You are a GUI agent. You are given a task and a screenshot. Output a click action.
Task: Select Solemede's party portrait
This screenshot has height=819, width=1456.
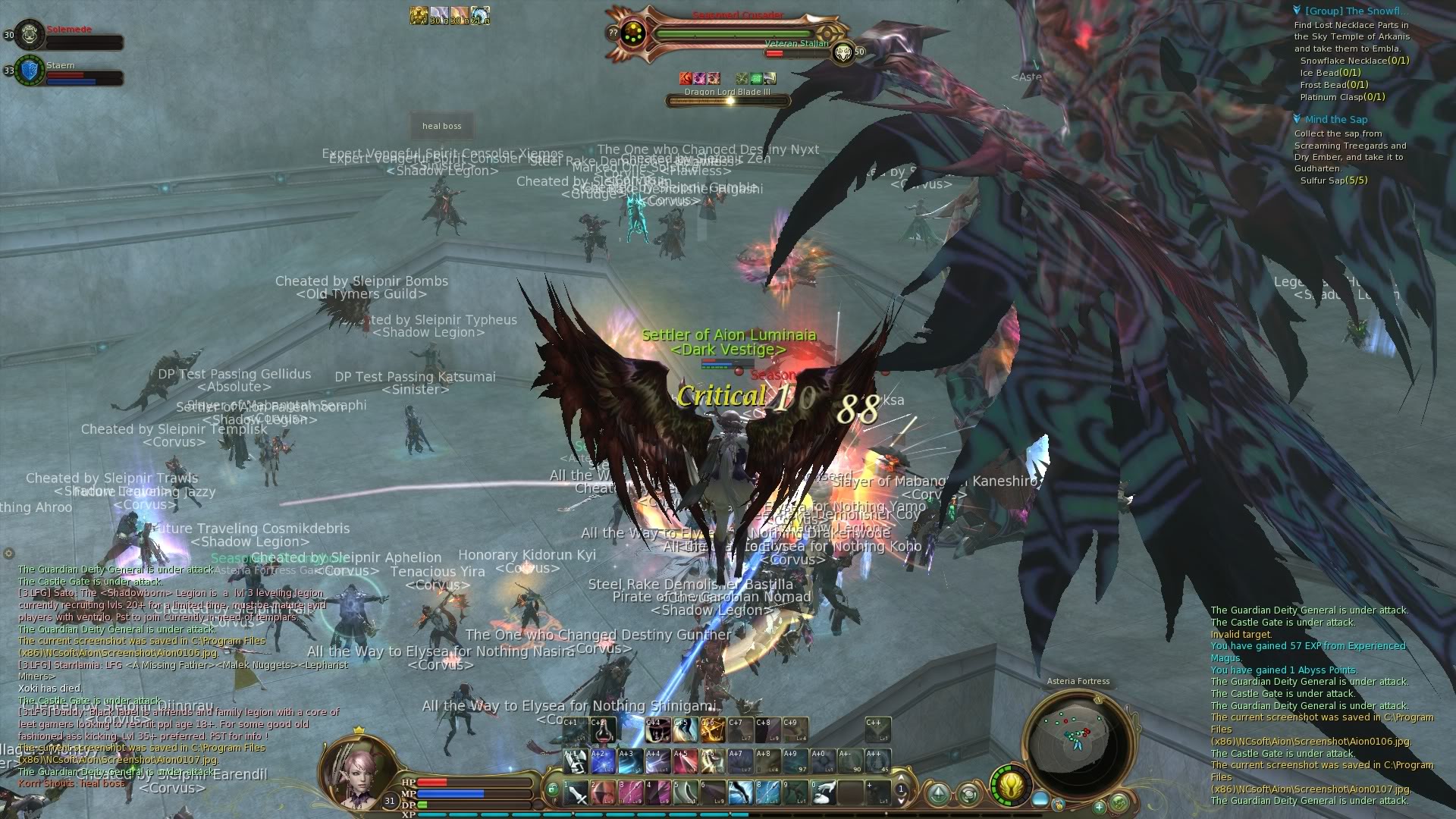coord(29,35)
